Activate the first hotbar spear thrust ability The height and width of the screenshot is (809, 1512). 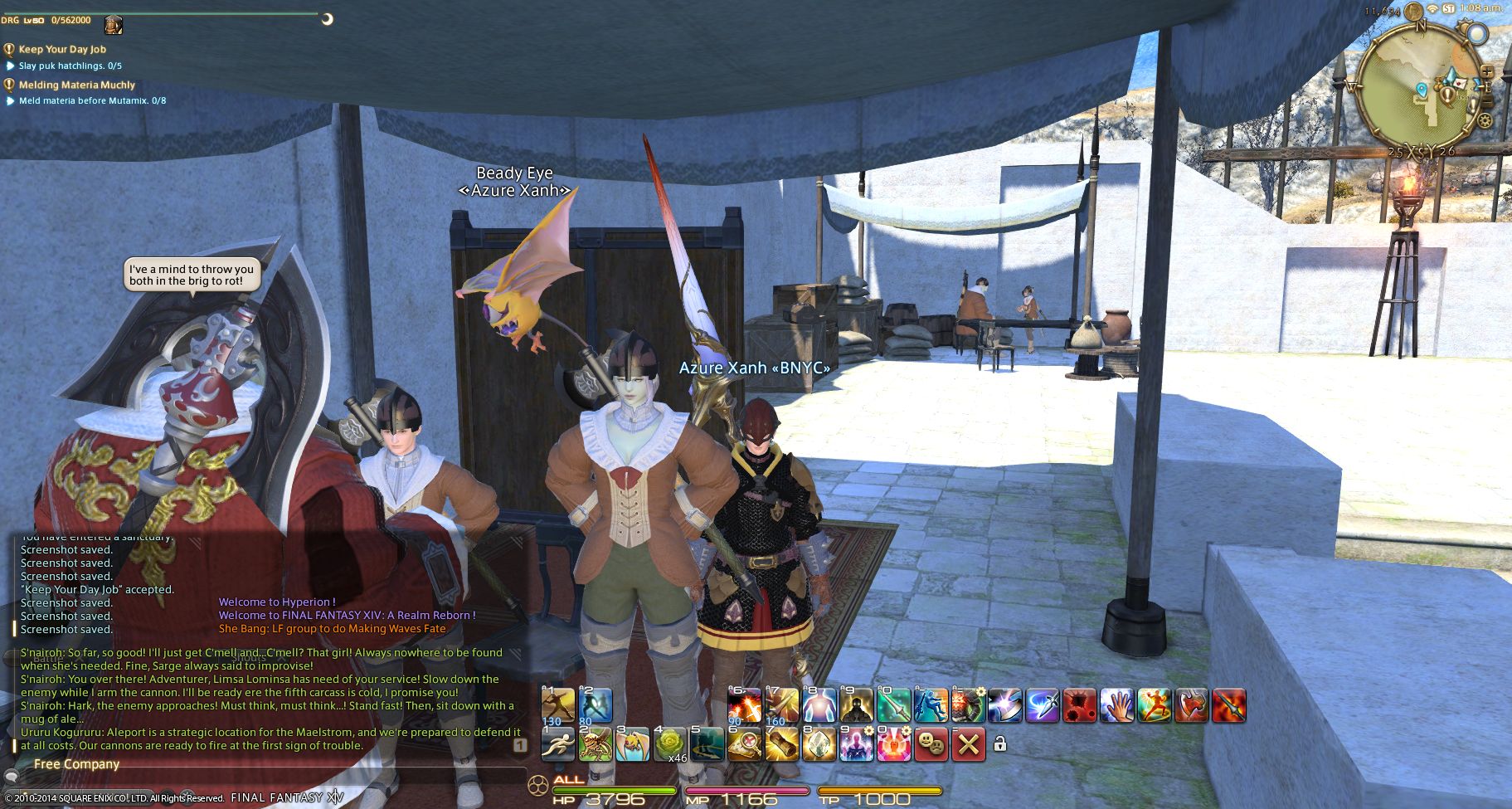tap(557, 705)
